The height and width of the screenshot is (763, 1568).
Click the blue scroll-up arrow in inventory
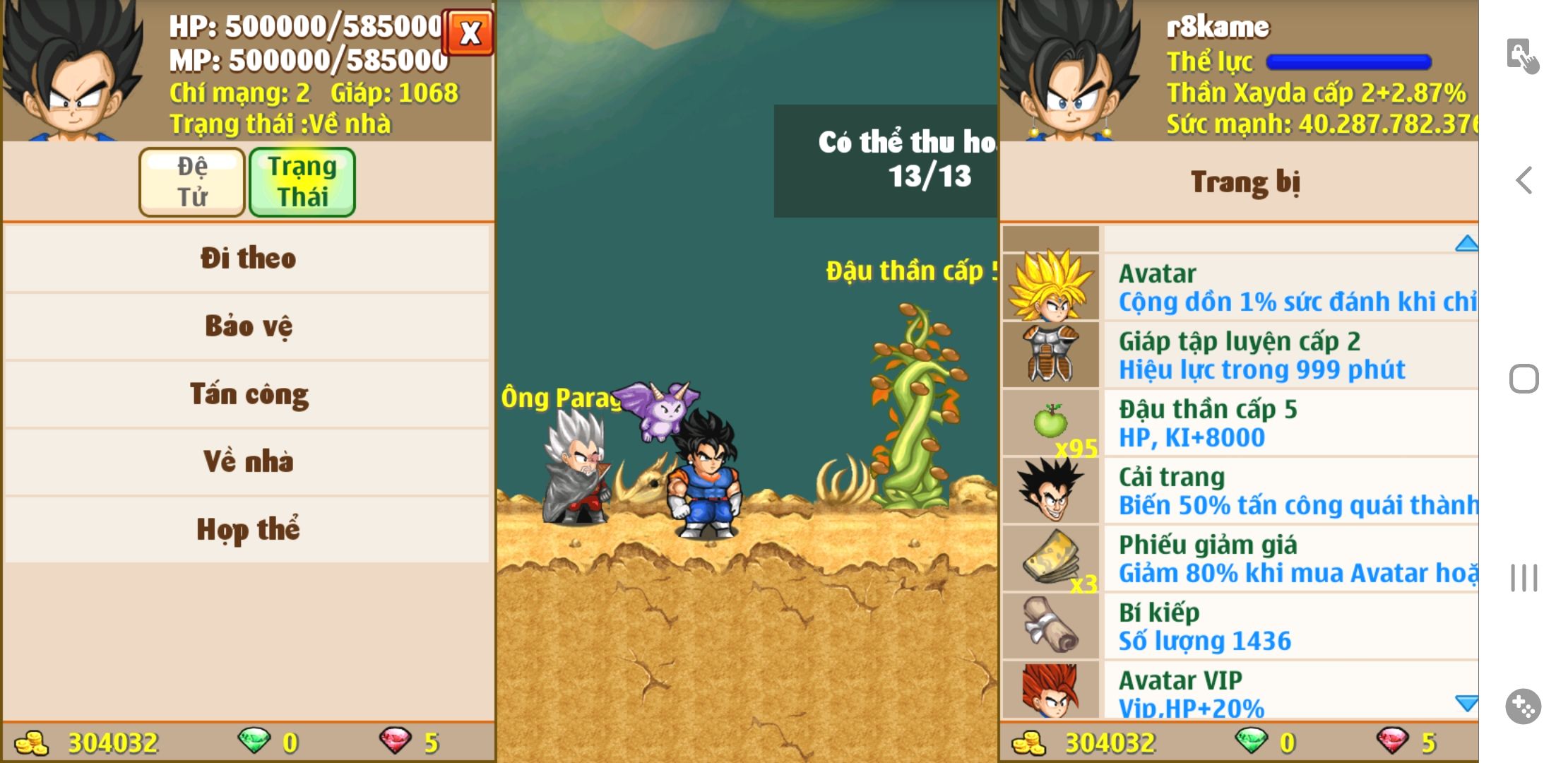tap(1466, 244)
